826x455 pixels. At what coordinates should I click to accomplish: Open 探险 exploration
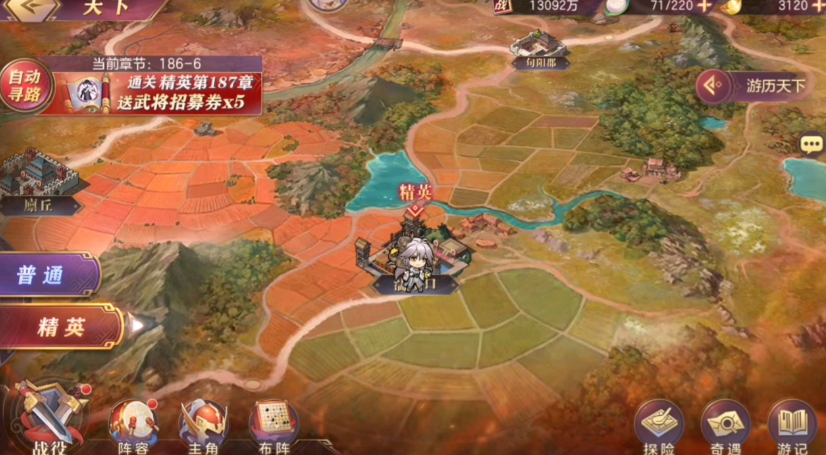[659, 427]
